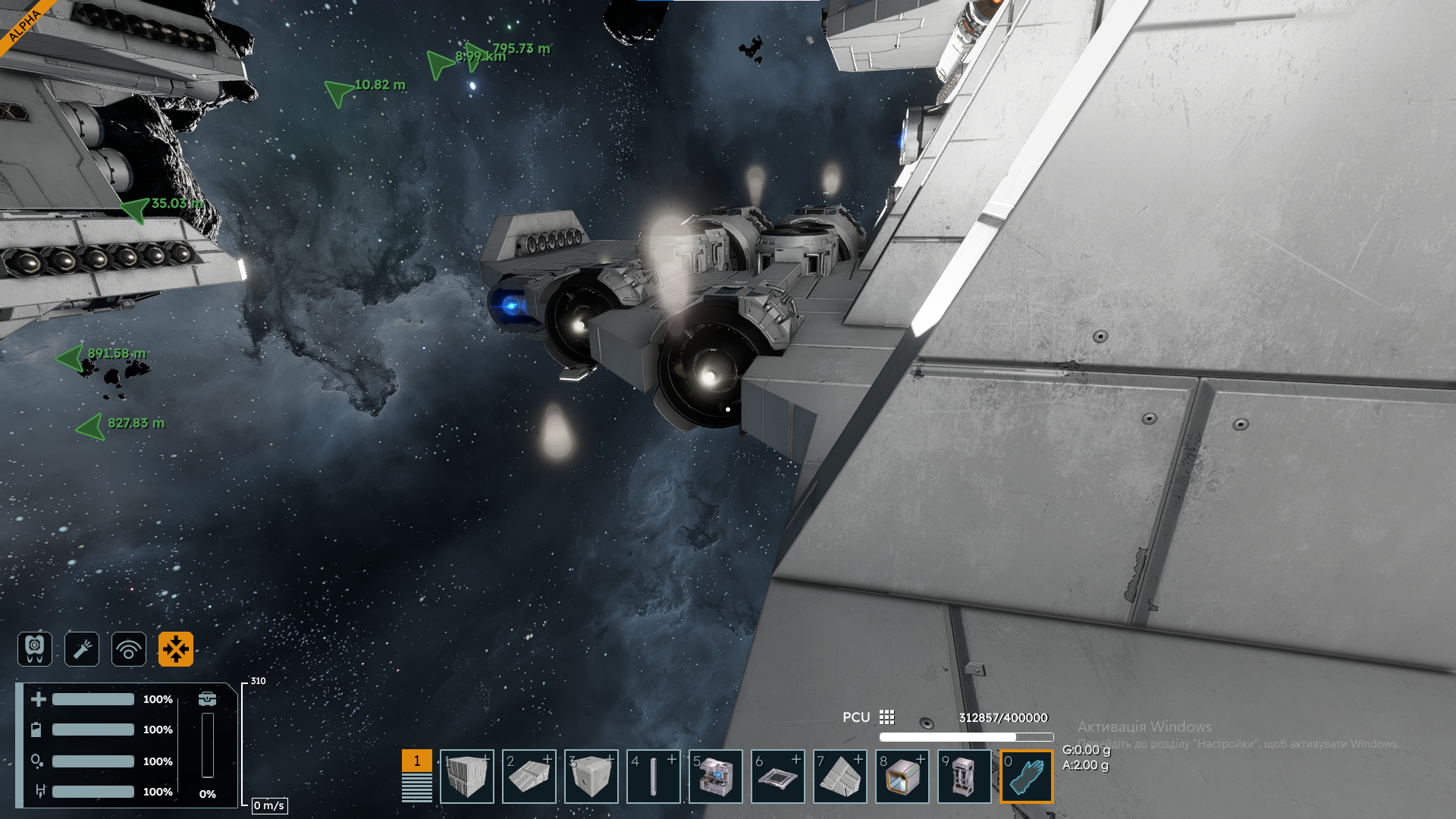
Task: Toggle the jetpack icon
Action: tap(35, 649)
